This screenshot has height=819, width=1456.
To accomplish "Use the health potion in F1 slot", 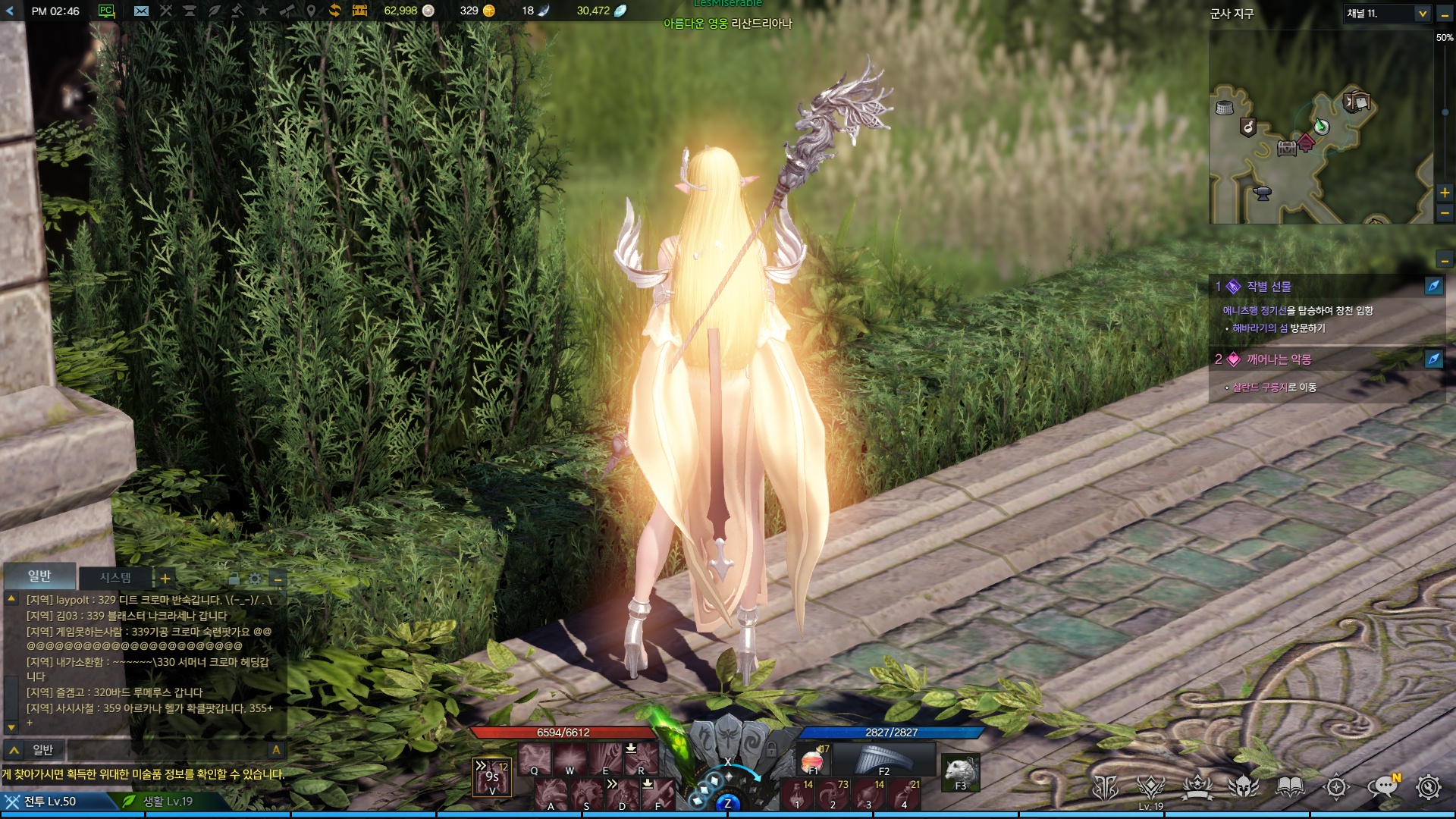I will coord(812,760).
